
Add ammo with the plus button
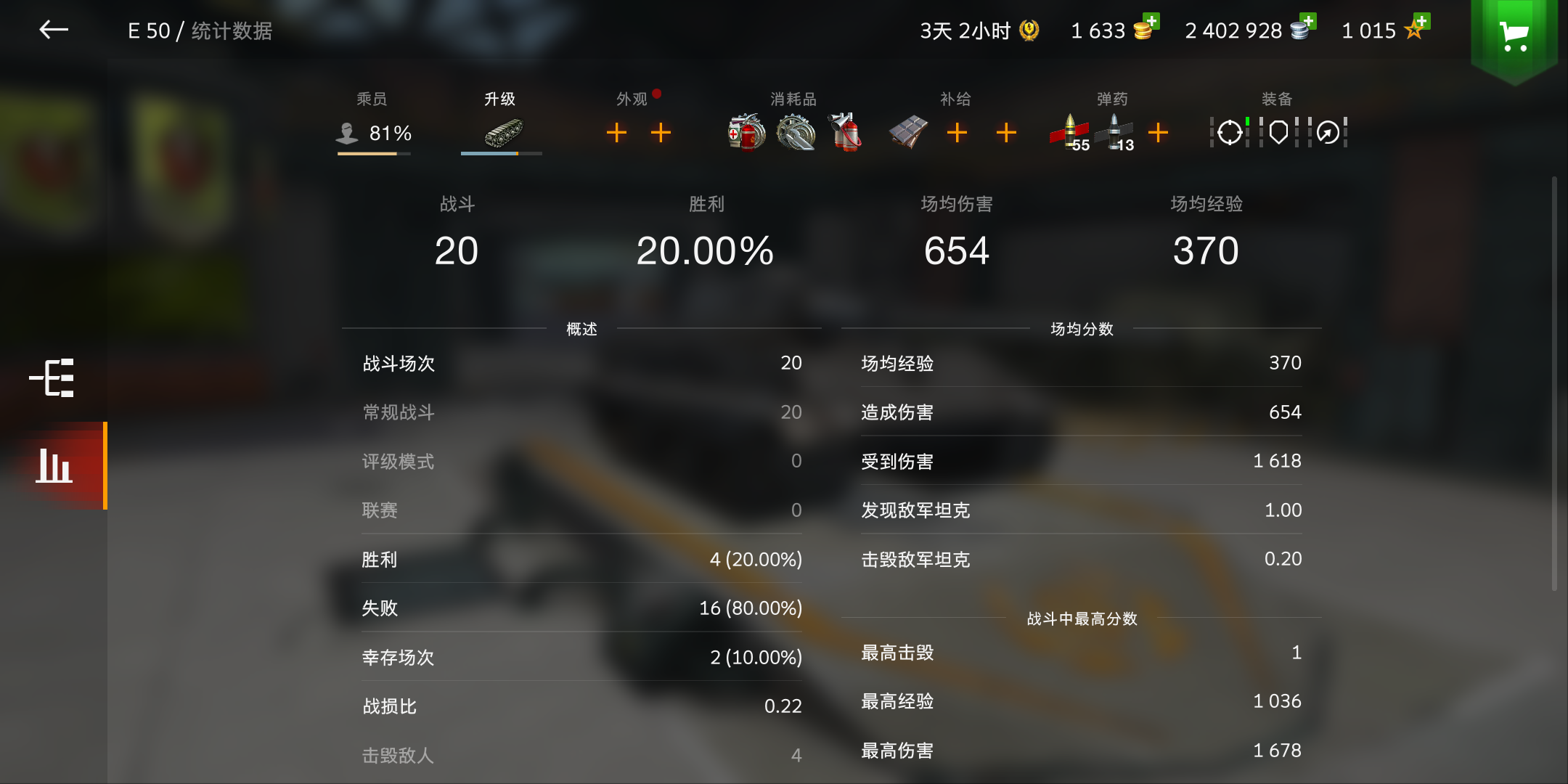click(x=1159, y=132)
